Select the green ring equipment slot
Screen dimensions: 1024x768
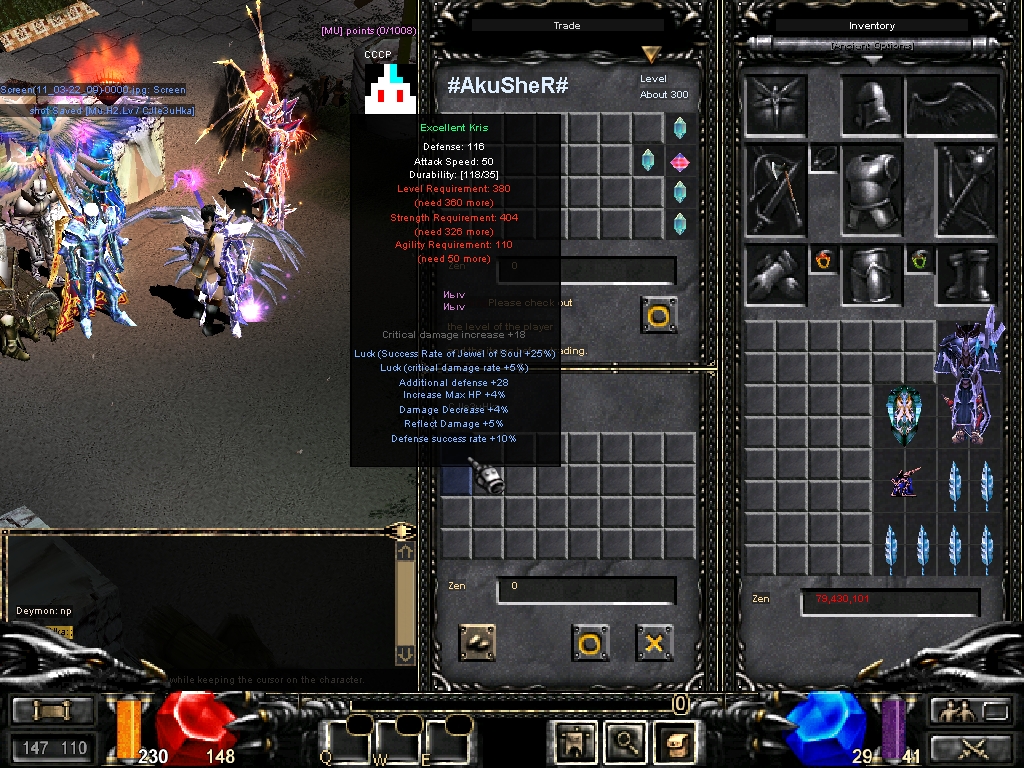coord(919,261)
